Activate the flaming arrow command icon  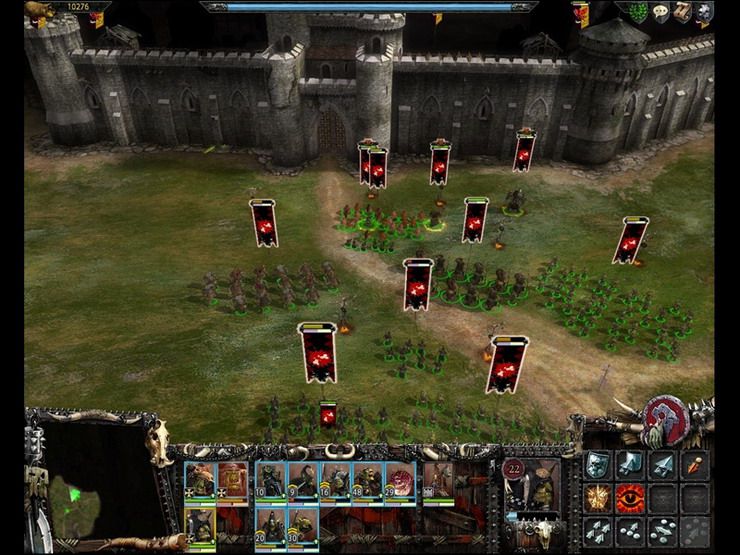click(695, 464)
